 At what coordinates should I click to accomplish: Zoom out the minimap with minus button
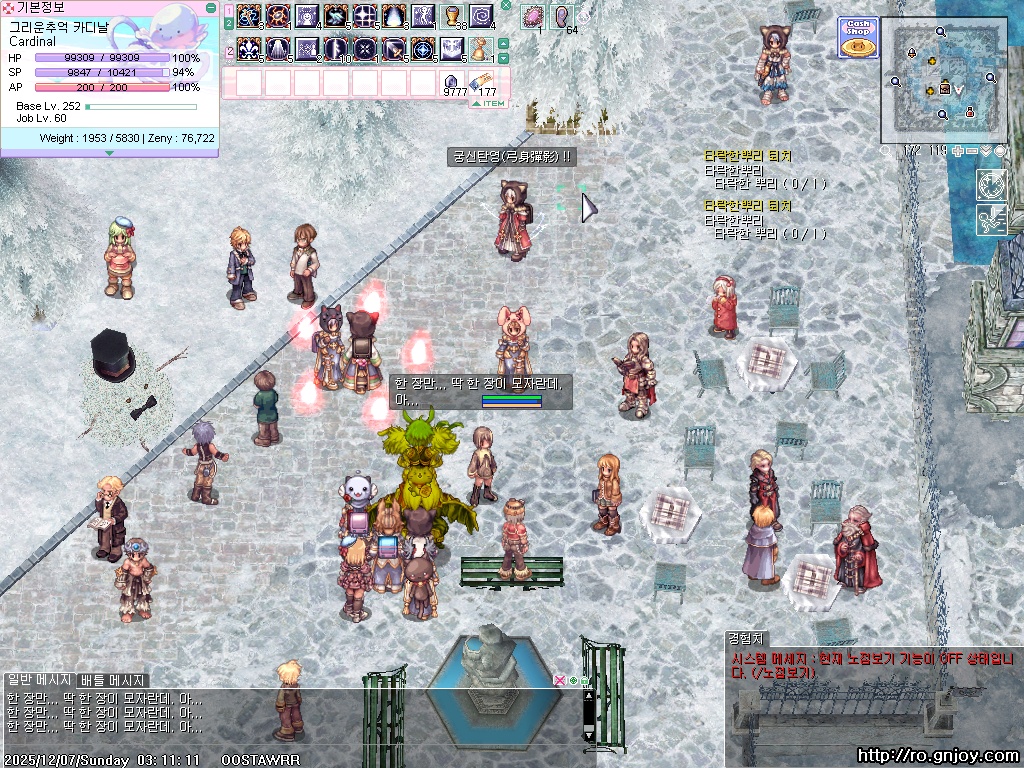pos(972,151)
